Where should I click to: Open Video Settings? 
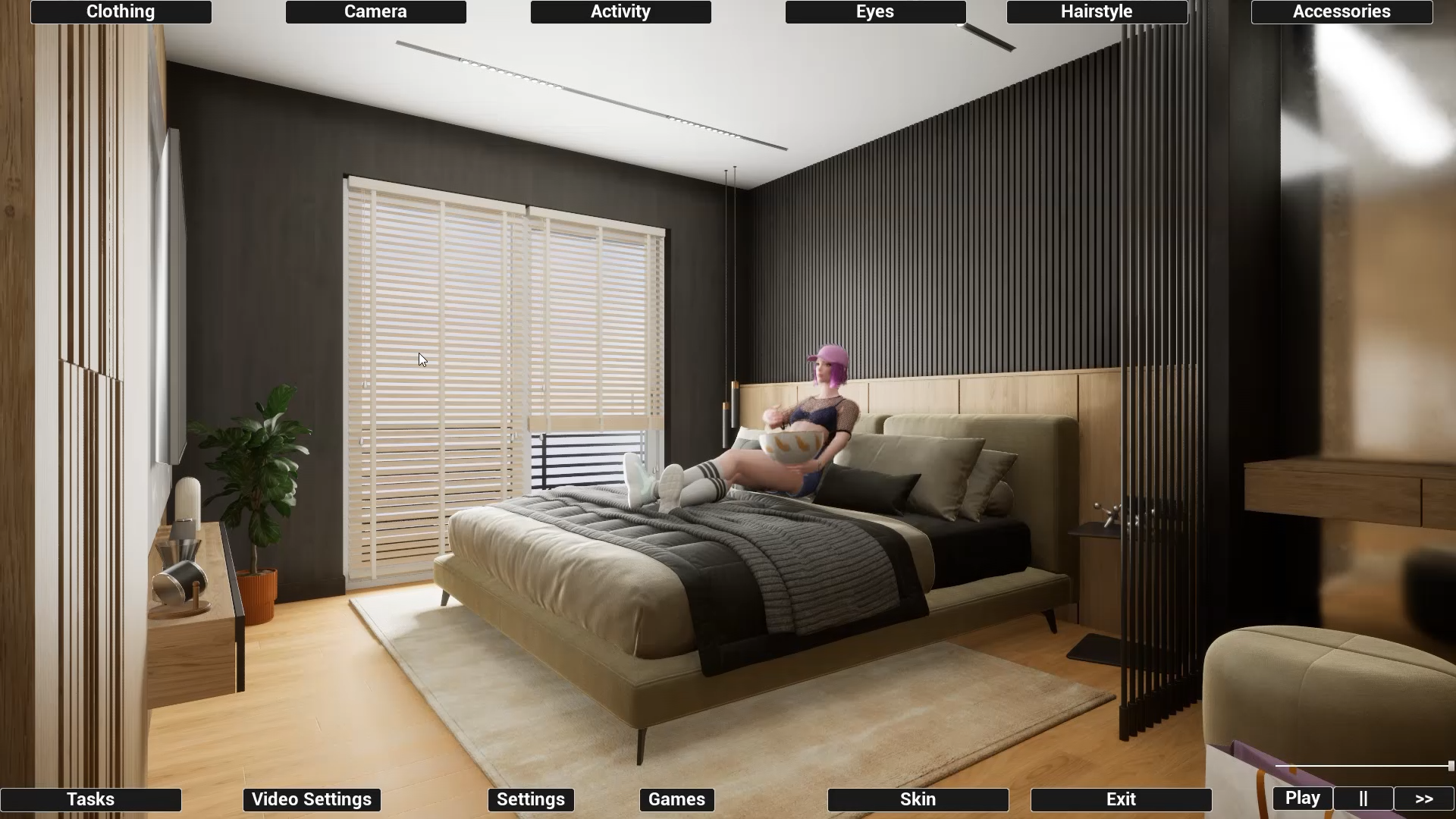coord(311,799)
